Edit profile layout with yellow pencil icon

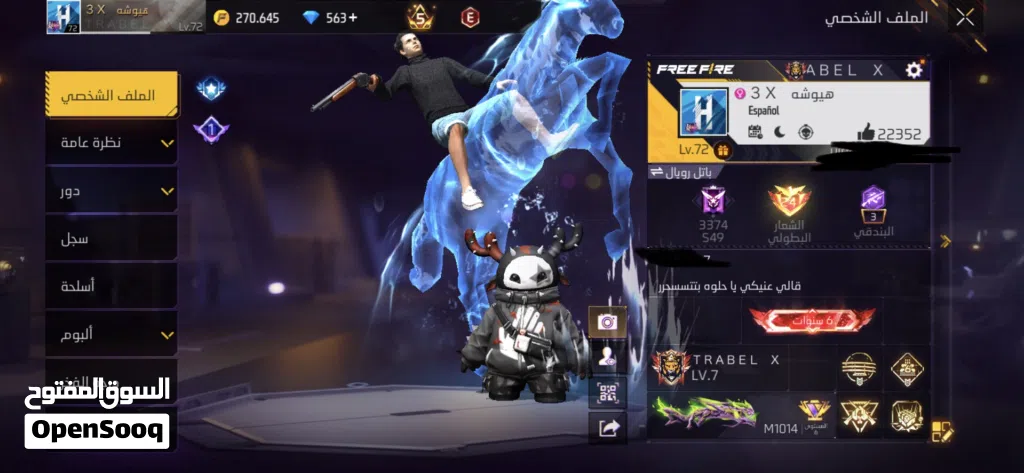pos(942,431)
